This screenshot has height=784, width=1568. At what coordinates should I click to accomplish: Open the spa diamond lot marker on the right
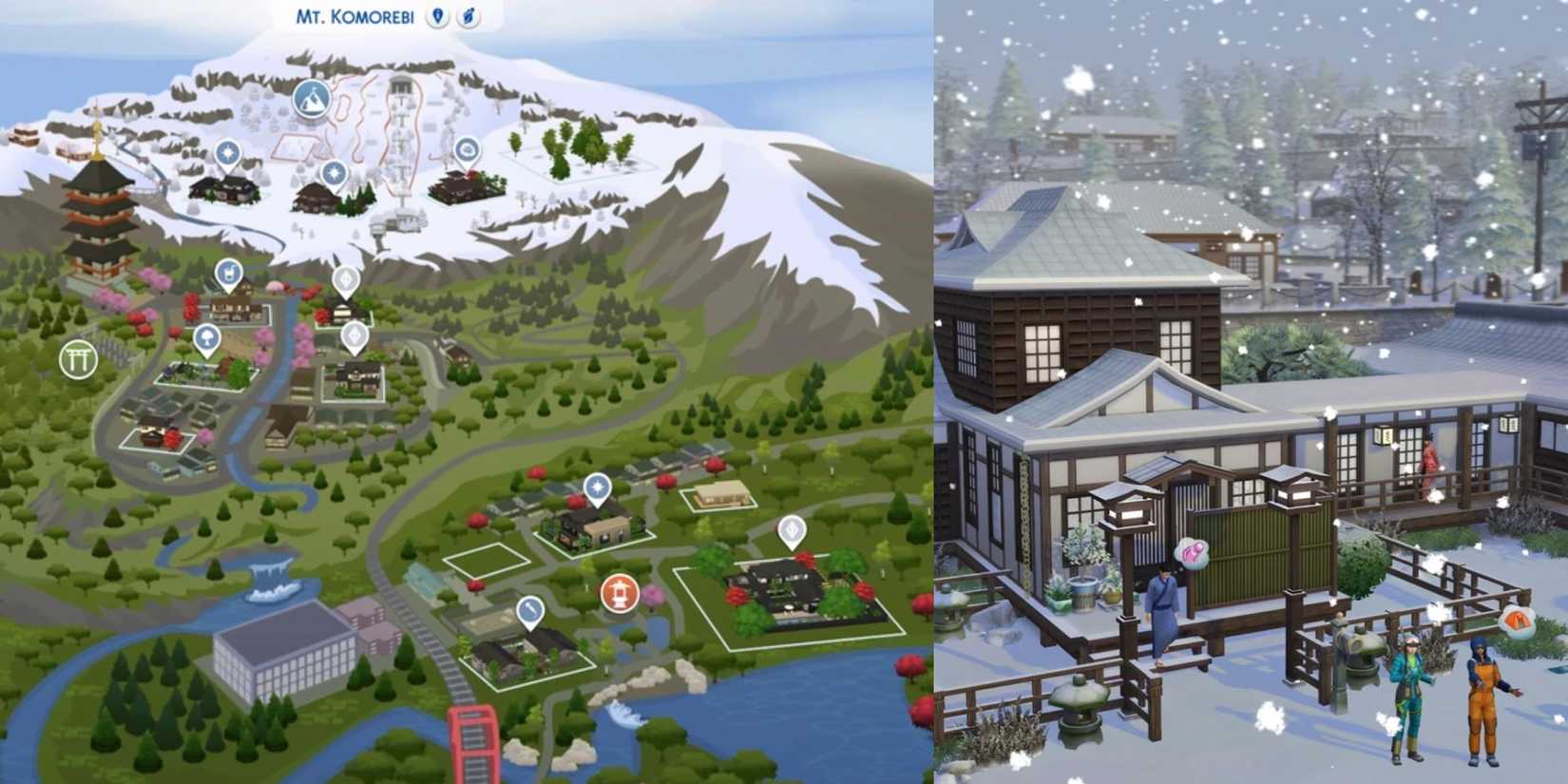792,530
